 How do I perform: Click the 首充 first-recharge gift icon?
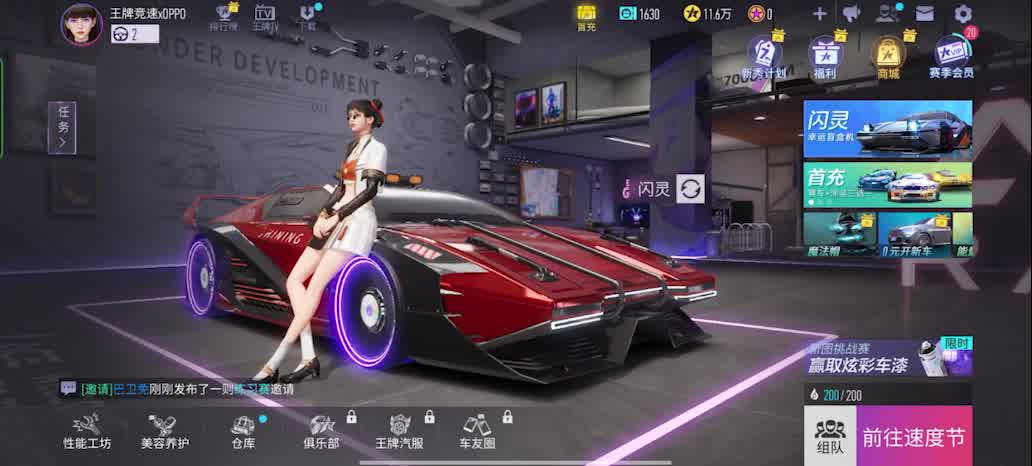point(586,16)
